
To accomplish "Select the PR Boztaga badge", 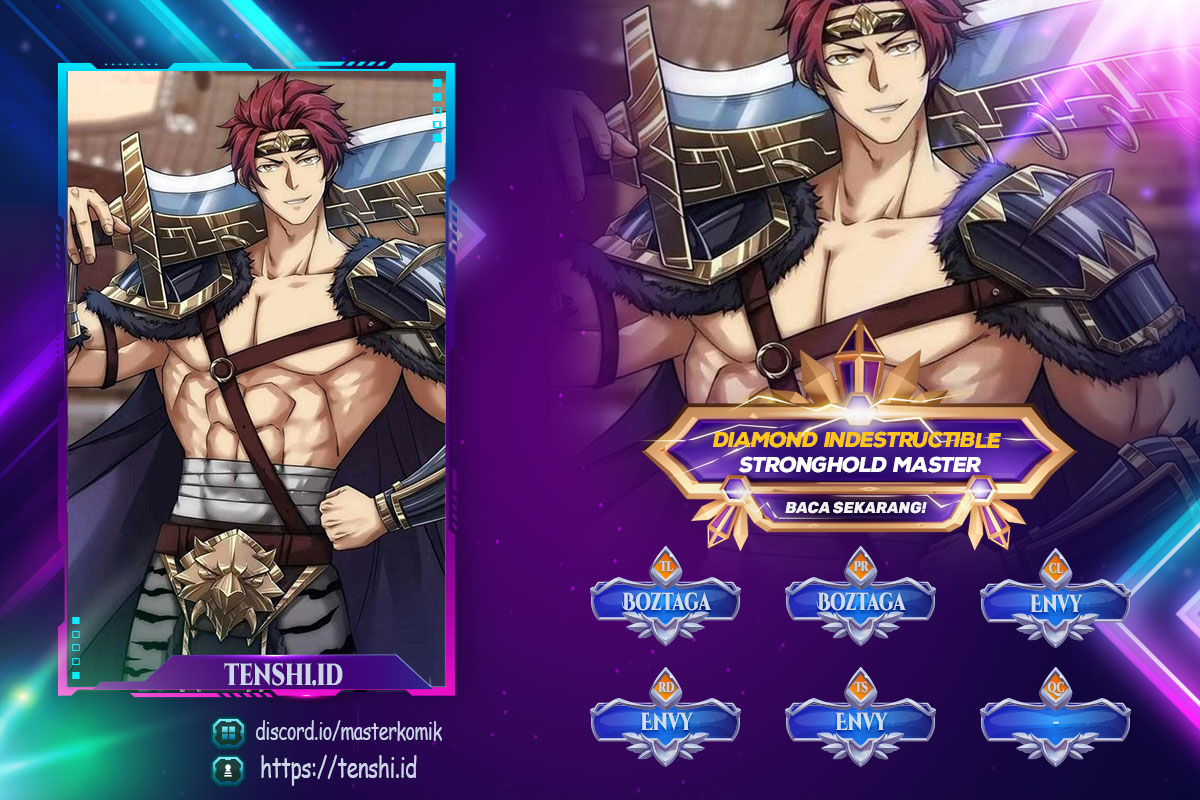I will 860,602.
